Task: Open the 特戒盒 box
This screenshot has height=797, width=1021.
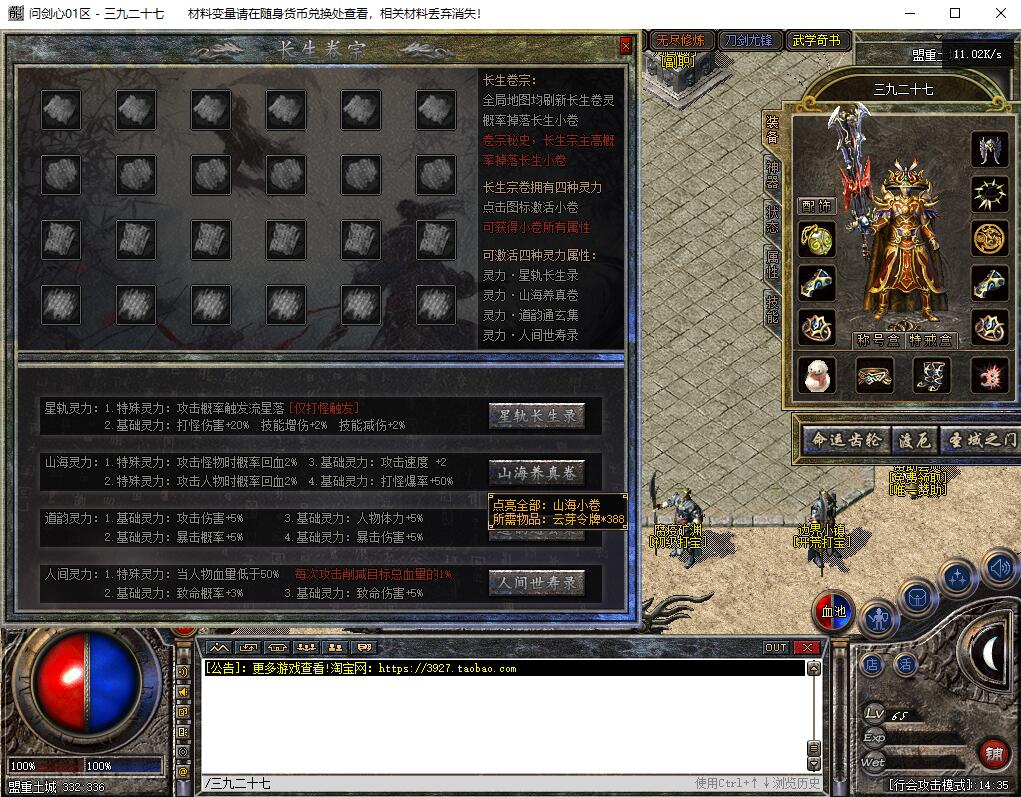Action: (930, 340)
